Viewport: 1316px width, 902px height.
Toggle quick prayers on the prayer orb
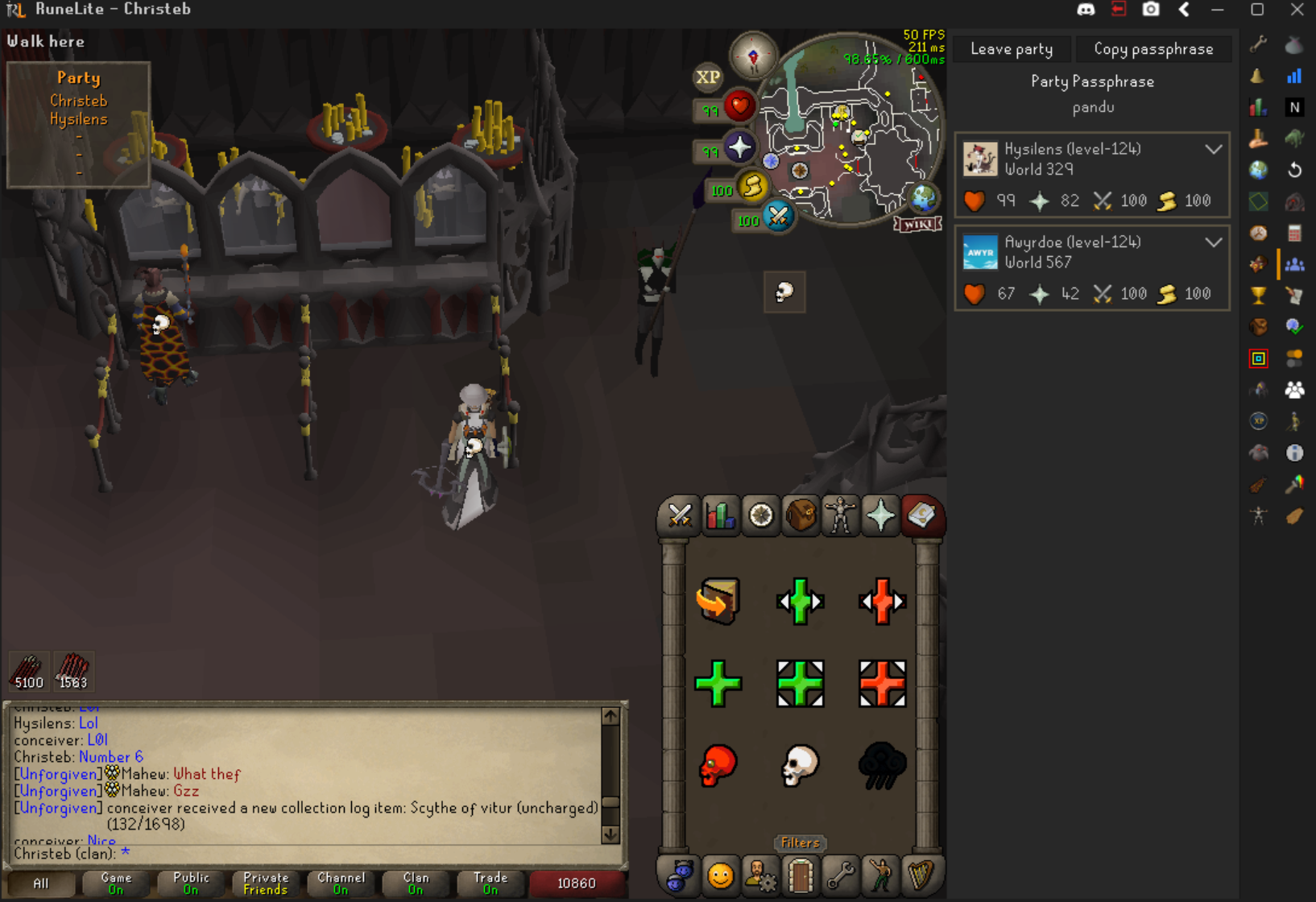[739, 147]
